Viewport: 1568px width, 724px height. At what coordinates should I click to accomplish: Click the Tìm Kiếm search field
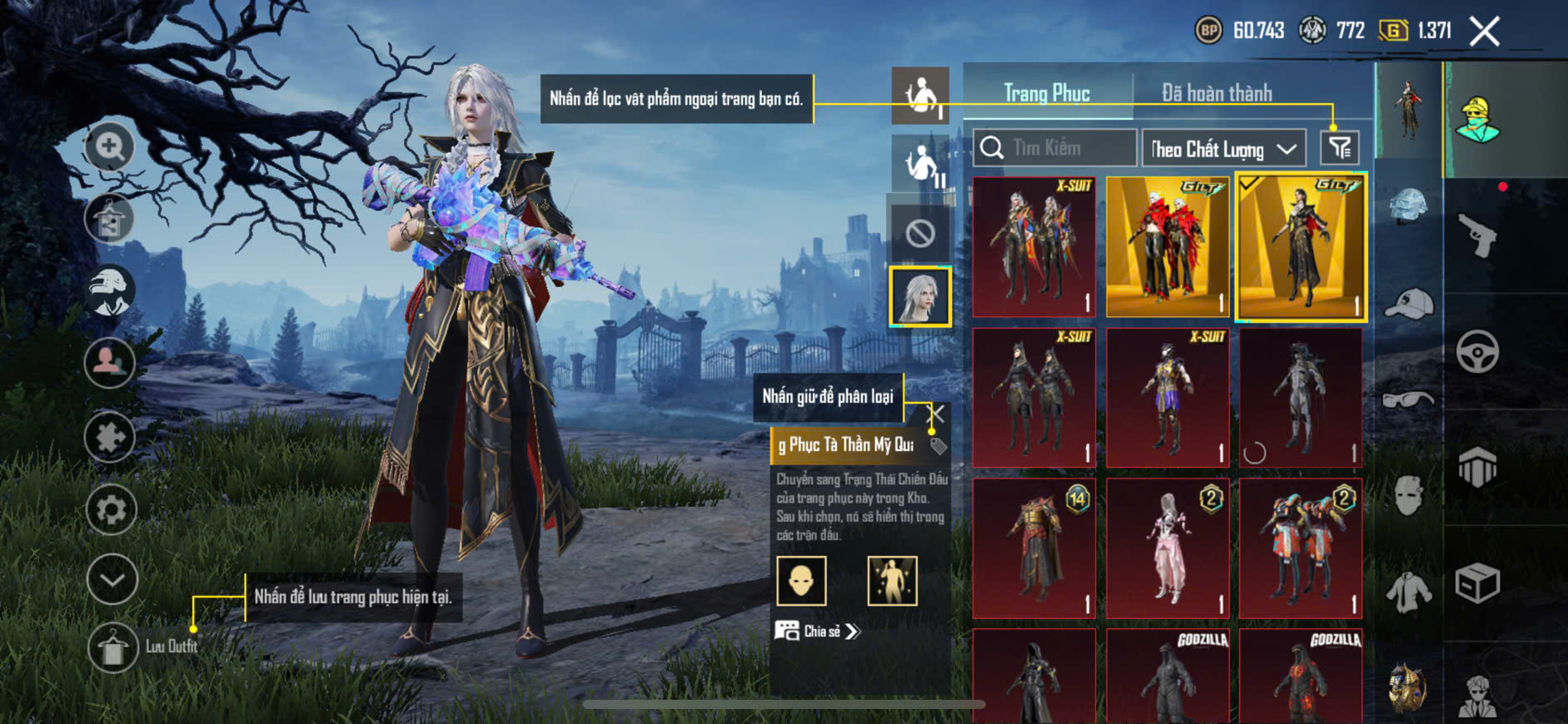pyautogui.click(x=1055, y=148)
